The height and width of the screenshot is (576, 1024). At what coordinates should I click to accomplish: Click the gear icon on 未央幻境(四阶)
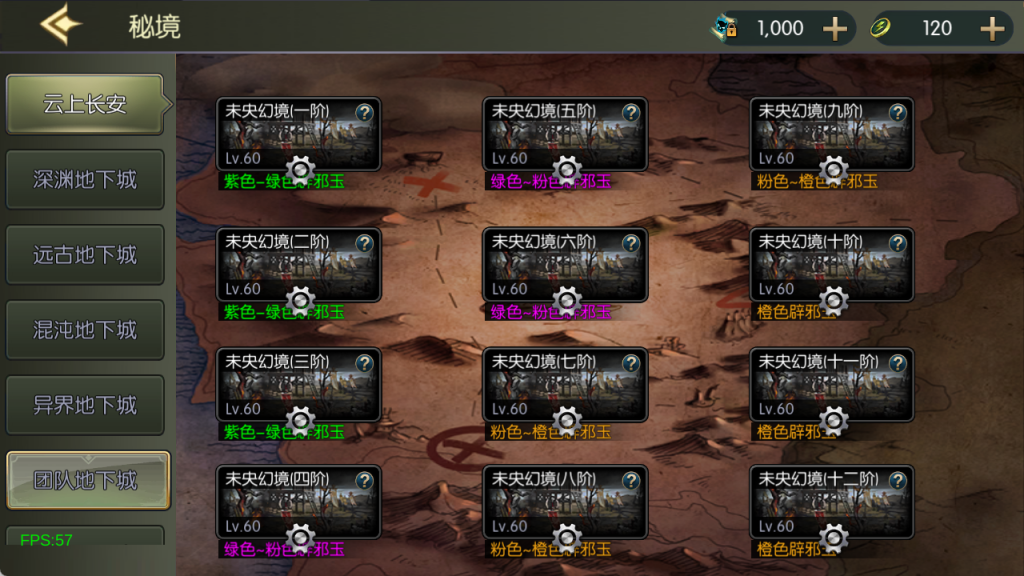tap(300, 537)
